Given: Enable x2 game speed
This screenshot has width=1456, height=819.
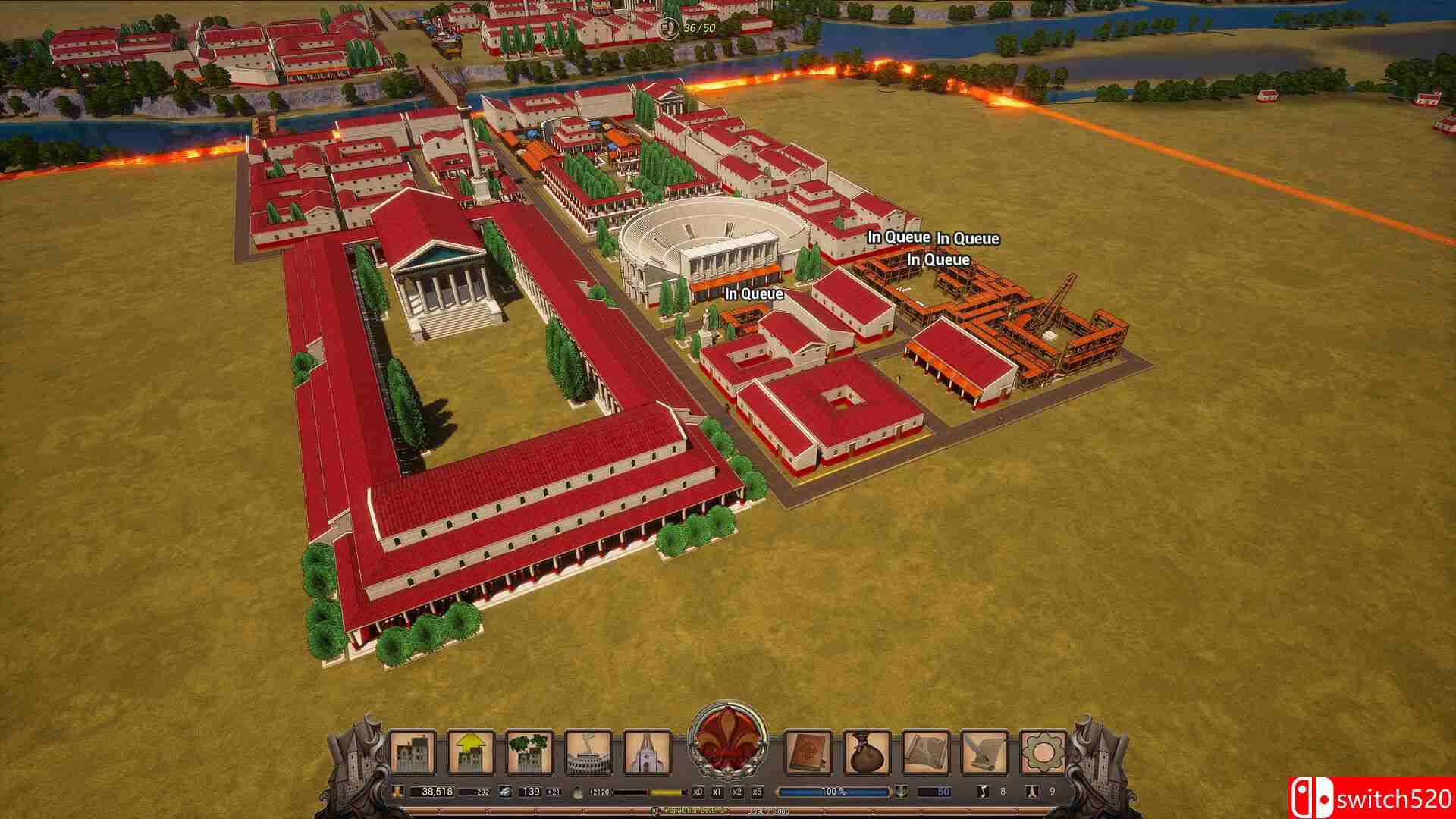Looking at the screenshot, I should (736, 792).
